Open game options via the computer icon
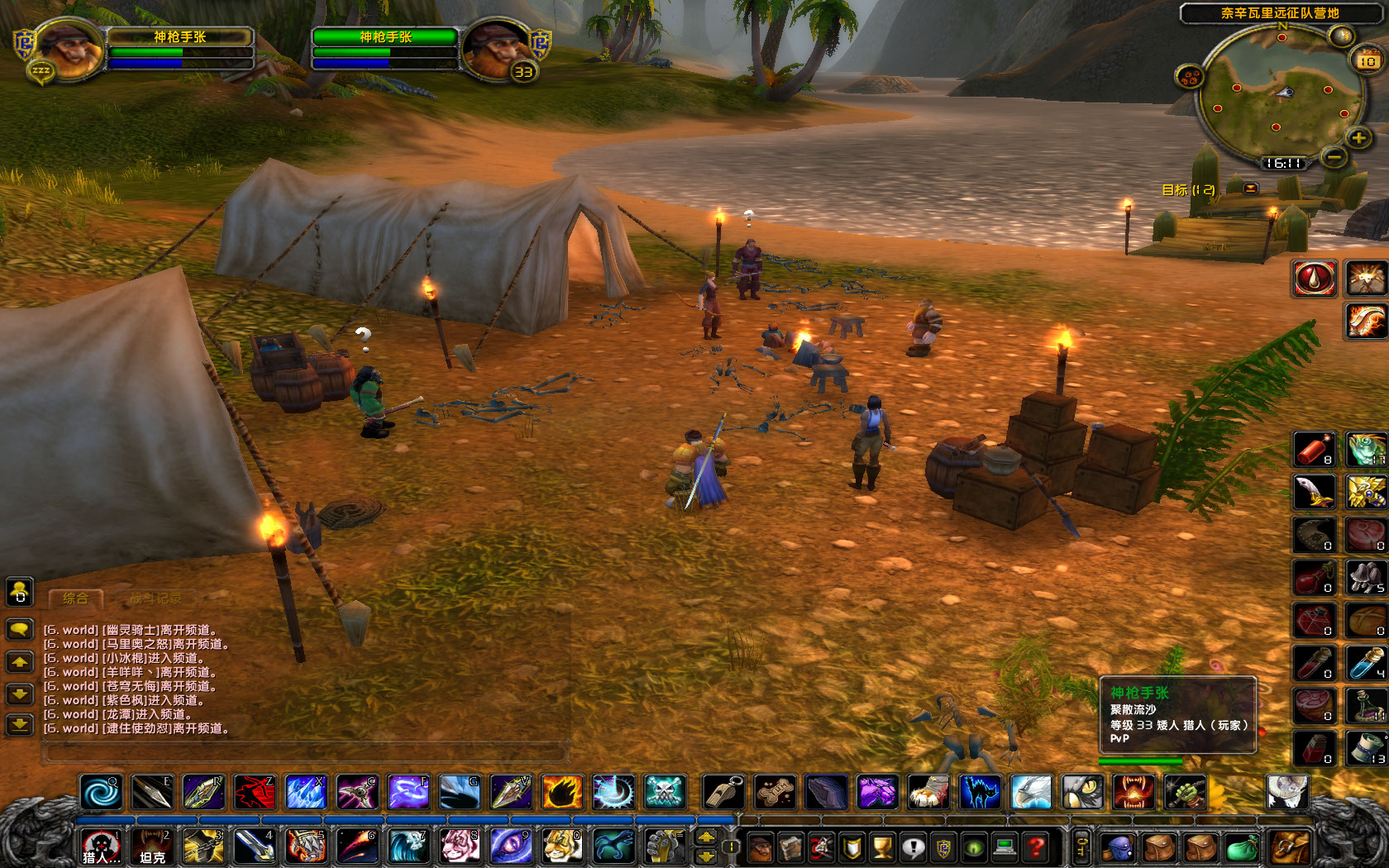The width and height of the screenshot is (1389, 868). pyautogui.click(x=1005, y=847)
